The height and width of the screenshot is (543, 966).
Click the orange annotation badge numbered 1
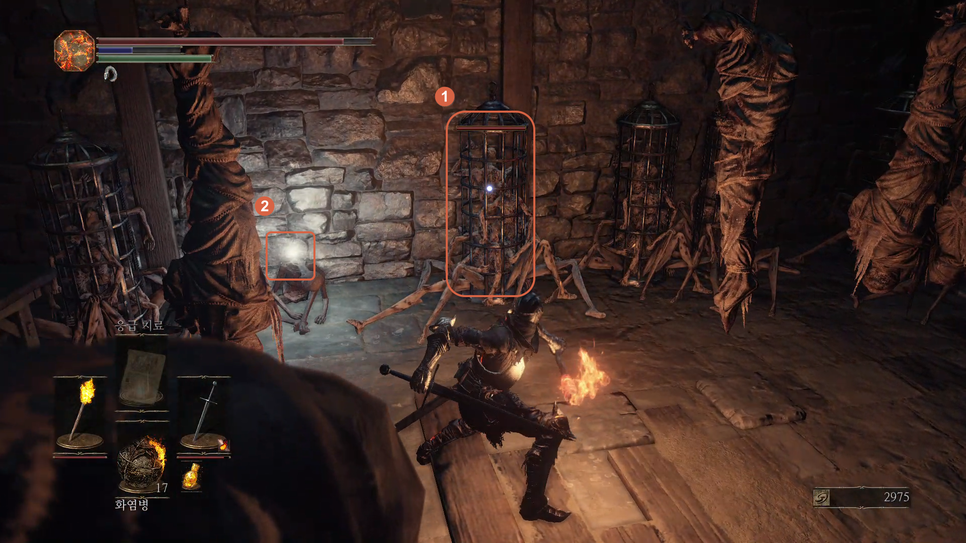pos(444,97)
